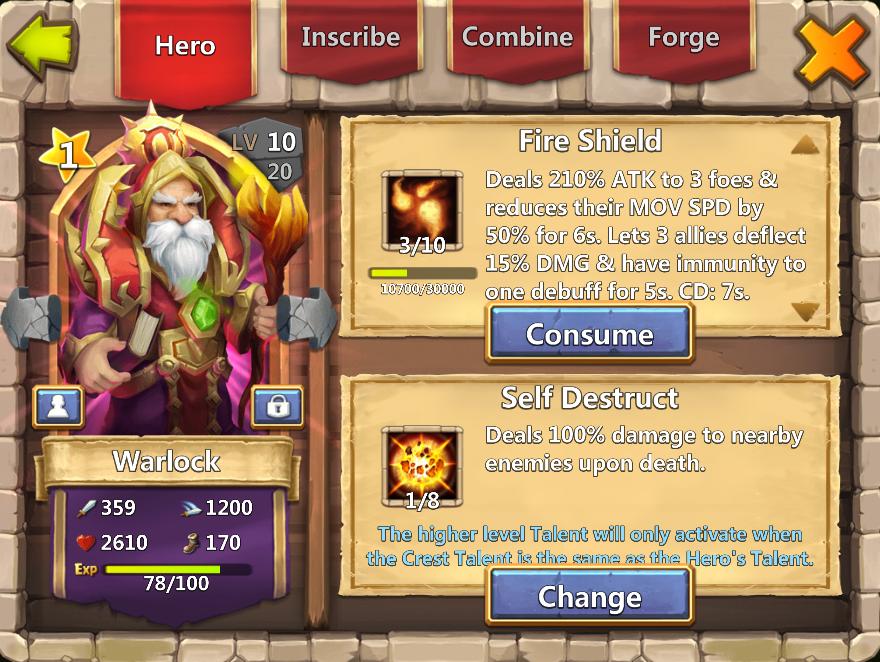
Task: Select the Combine tab
Action: [x=517, y=38]
